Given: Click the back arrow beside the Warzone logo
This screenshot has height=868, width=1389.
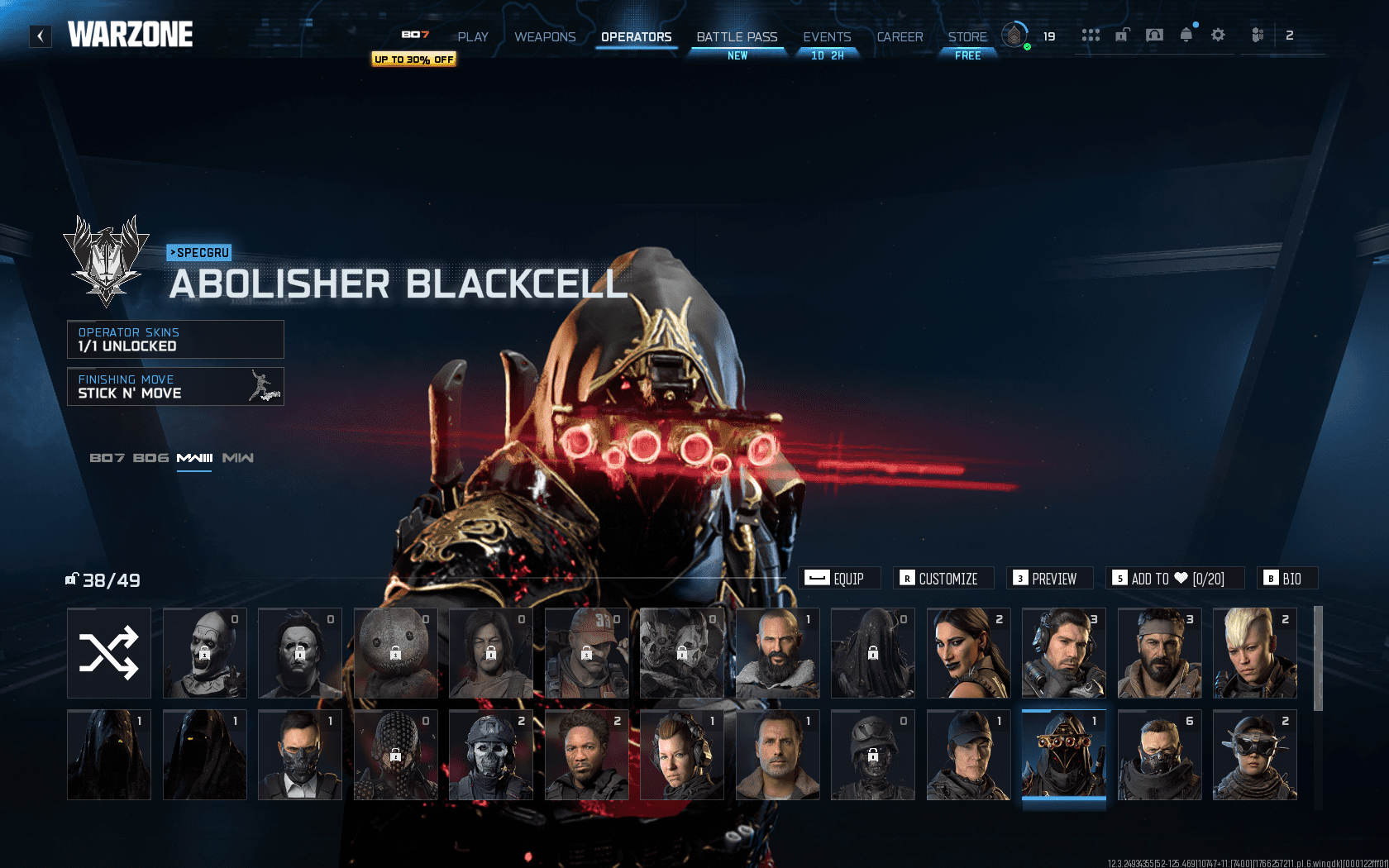Looking at the screenshot, I should click(x=40, y=36).
